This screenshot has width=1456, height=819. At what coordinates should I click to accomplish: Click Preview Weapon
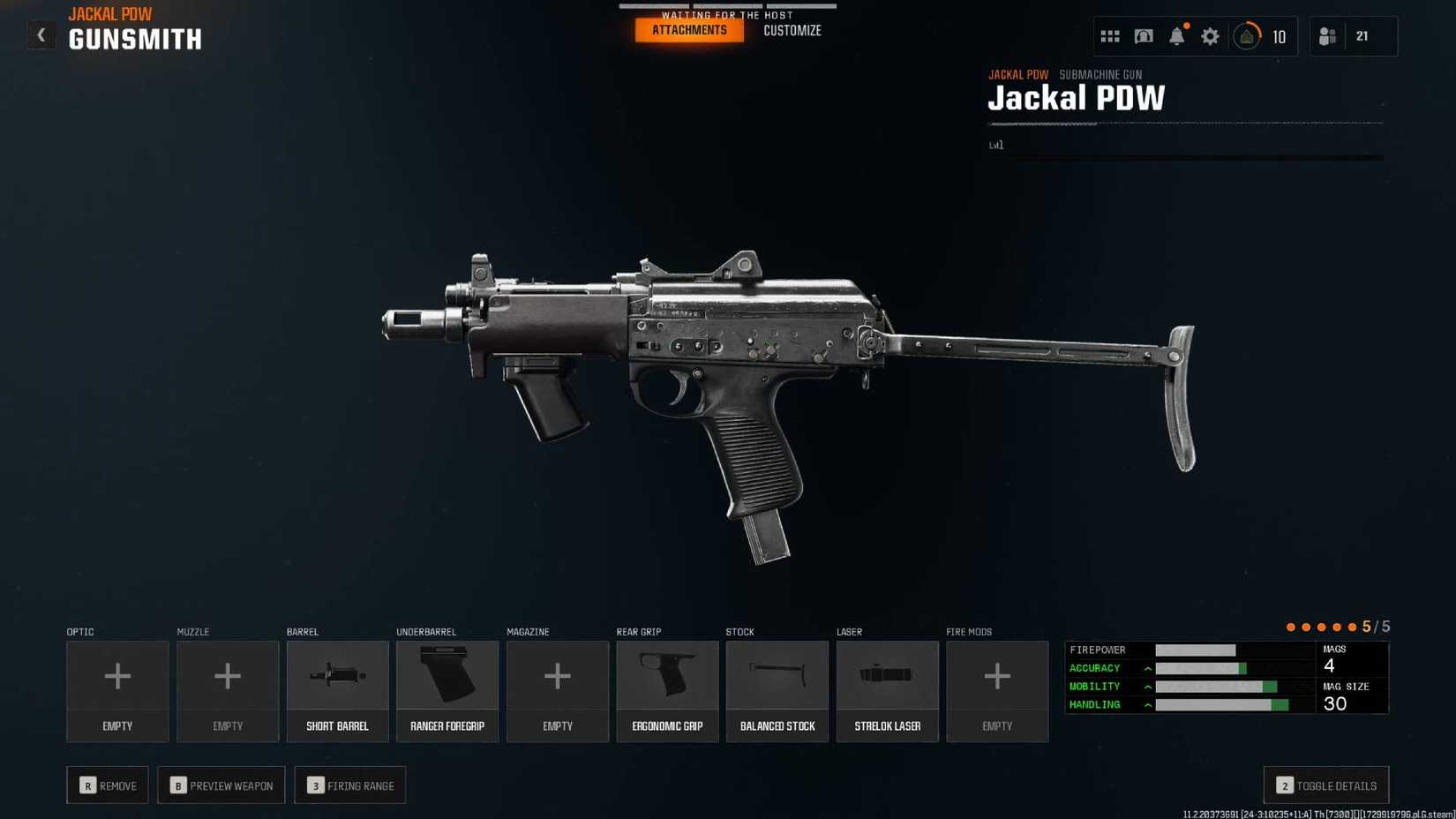pos(221,785)
